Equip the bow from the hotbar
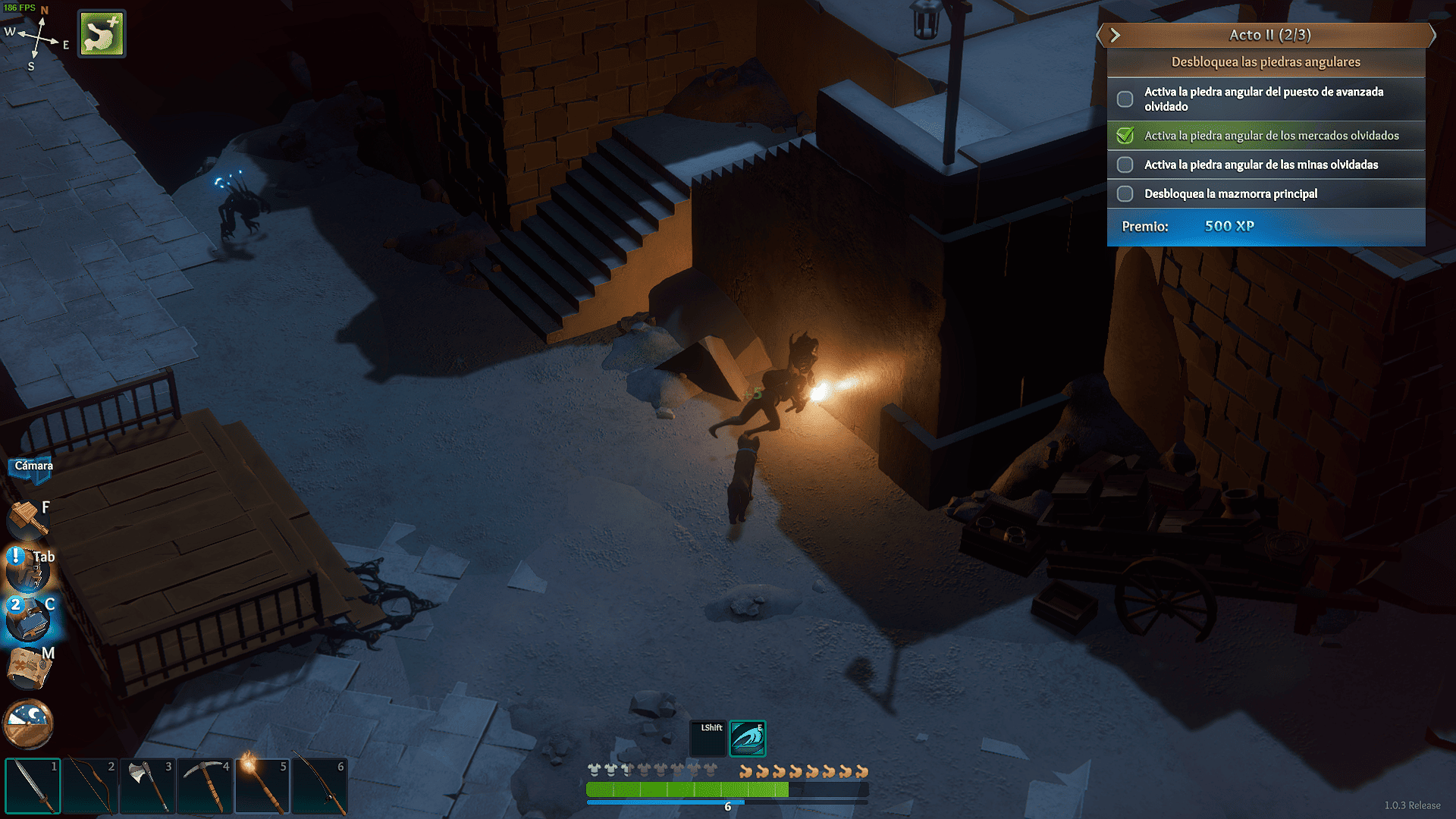This screenshot has height=819, width=1456. pyautogui.click(x=90, y=786)
